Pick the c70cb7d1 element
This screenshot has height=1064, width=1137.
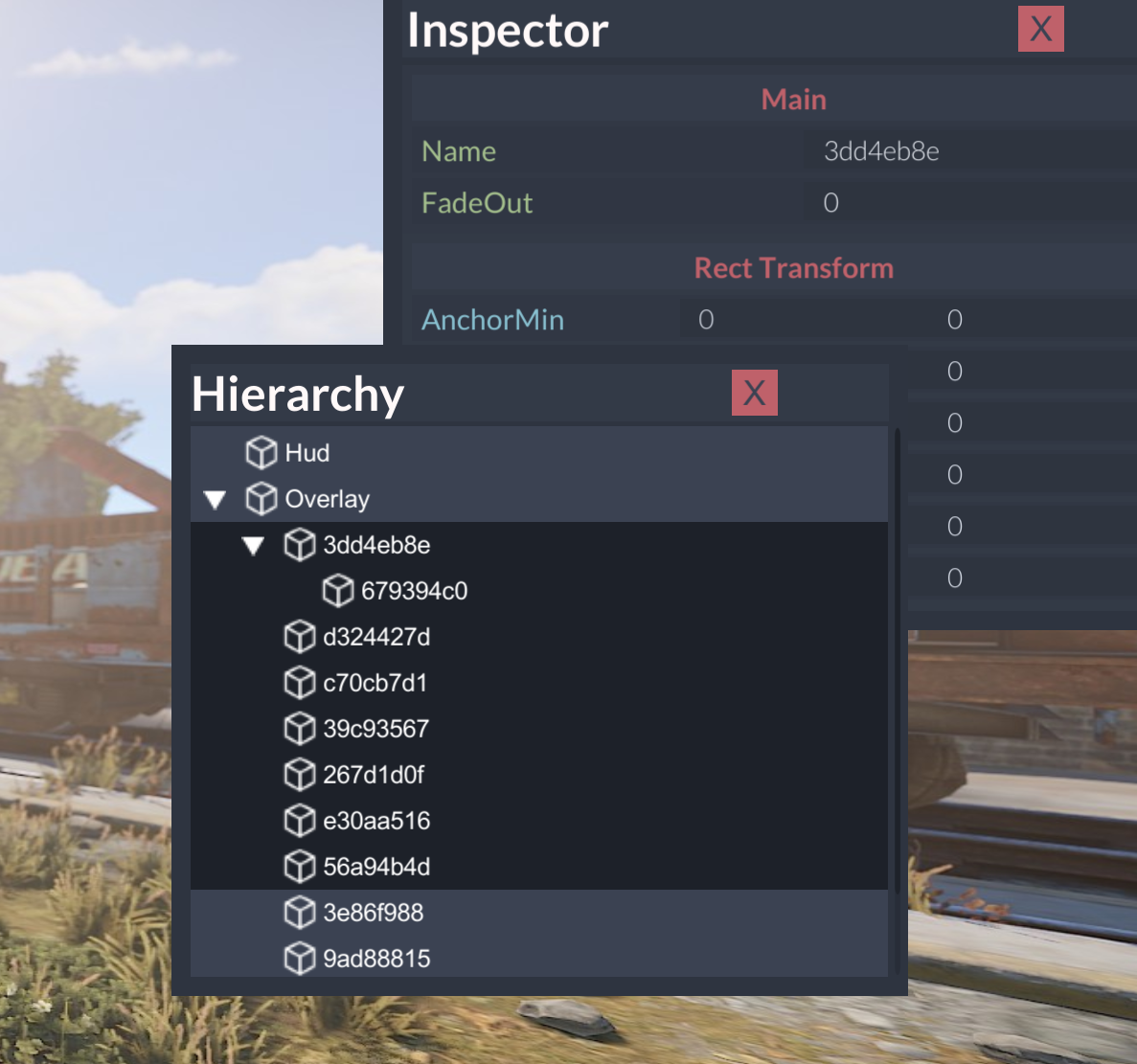pos(375,683)
